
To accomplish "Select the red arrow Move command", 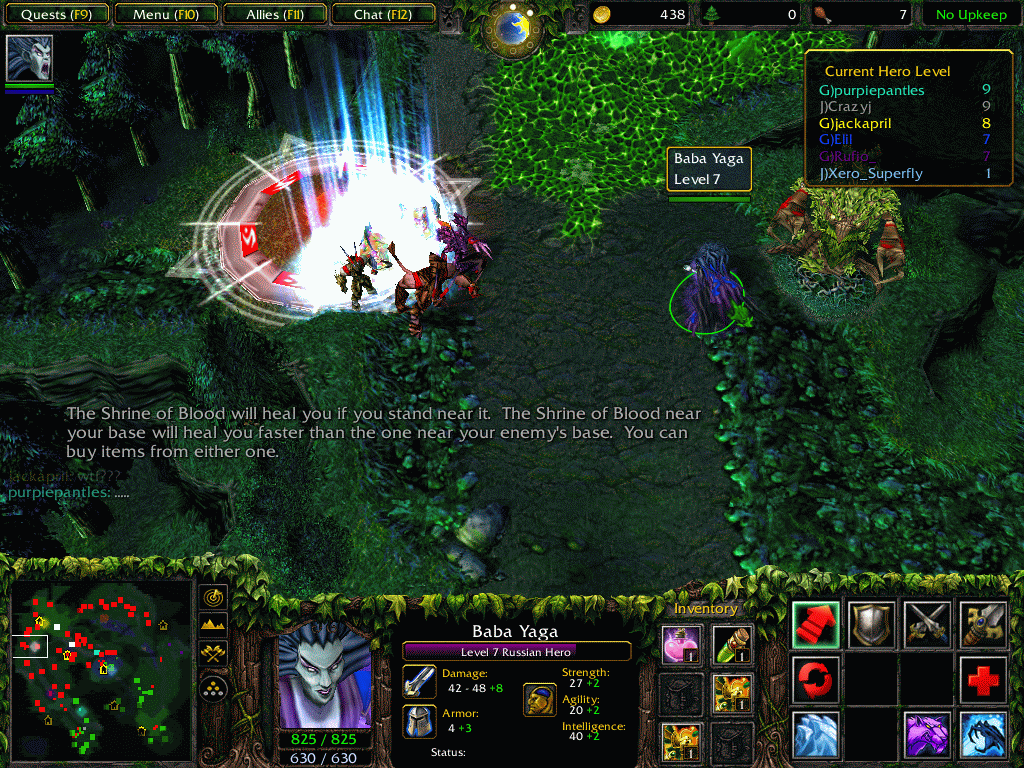I will click(816, 625).
